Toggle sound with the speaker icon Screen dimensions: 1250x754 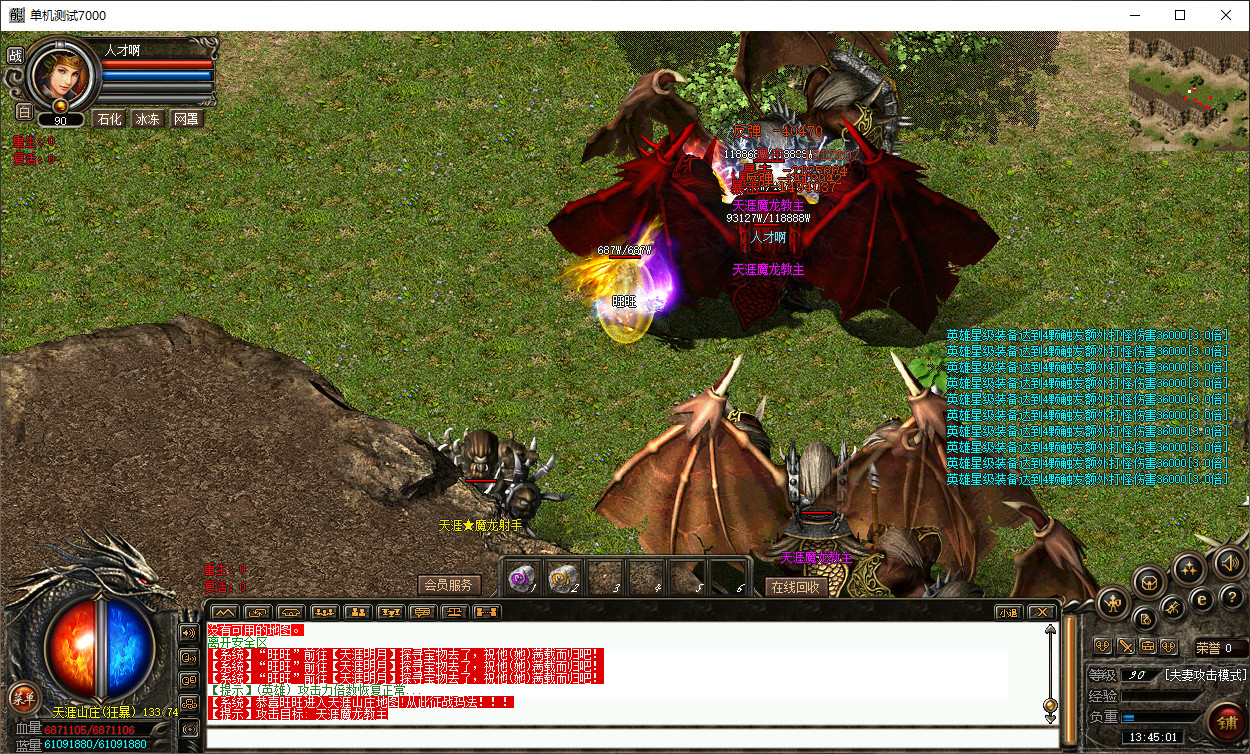pyautogui.click(x=1231, y=564)
